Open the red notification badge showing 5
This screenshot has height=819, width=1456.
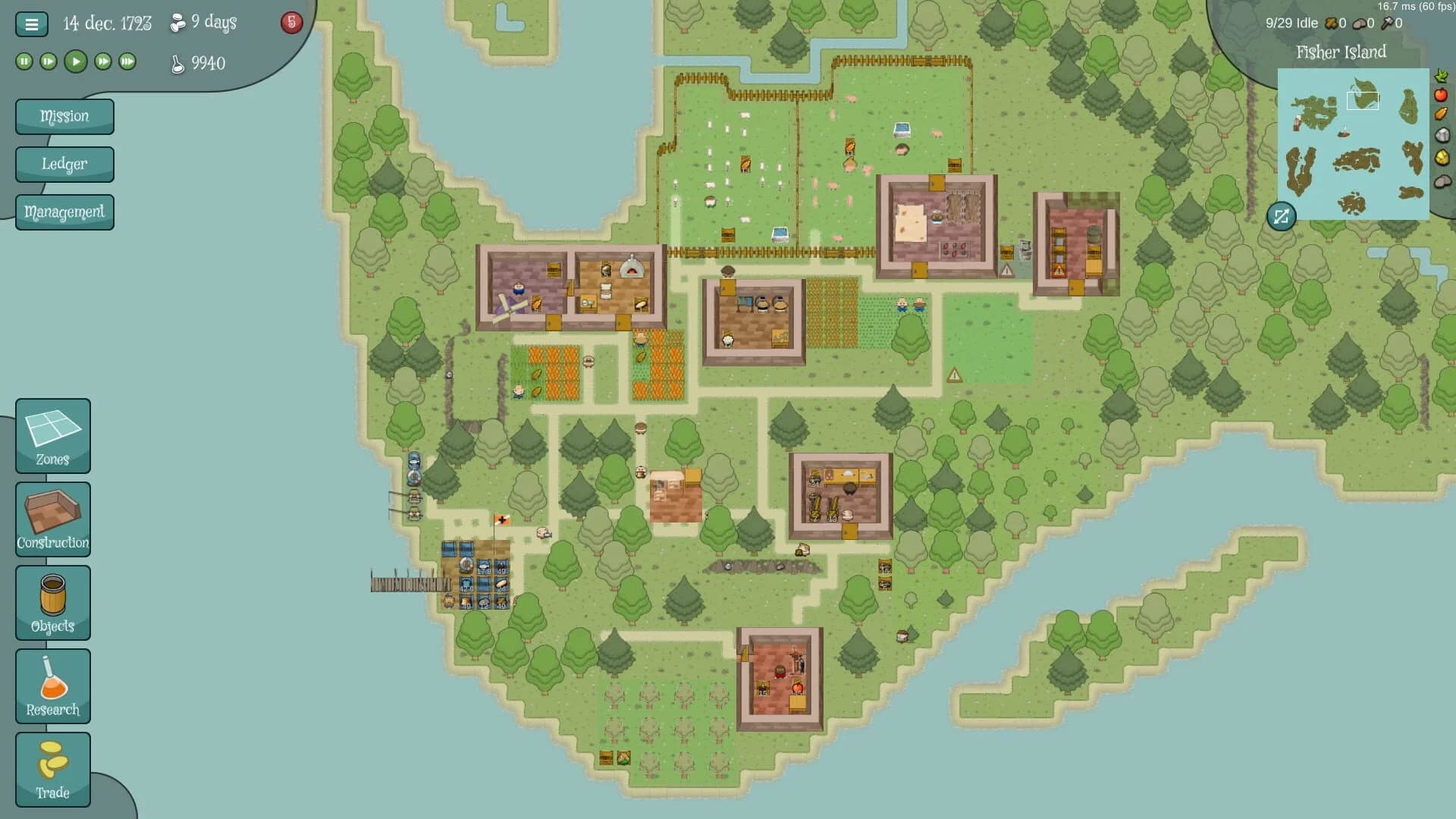290,23
